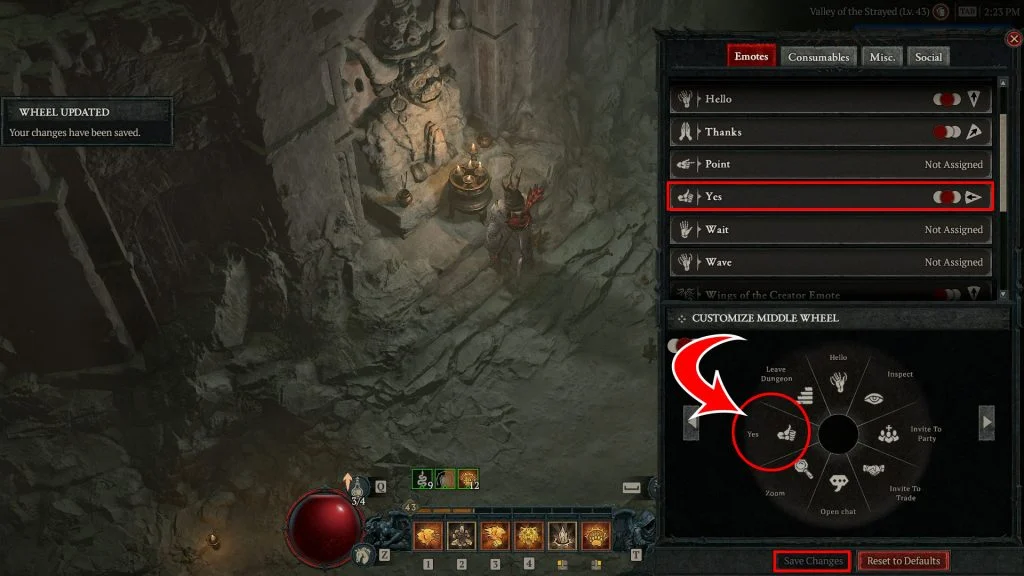Reset wheel with Reset to Defaults

pos(903,561)
